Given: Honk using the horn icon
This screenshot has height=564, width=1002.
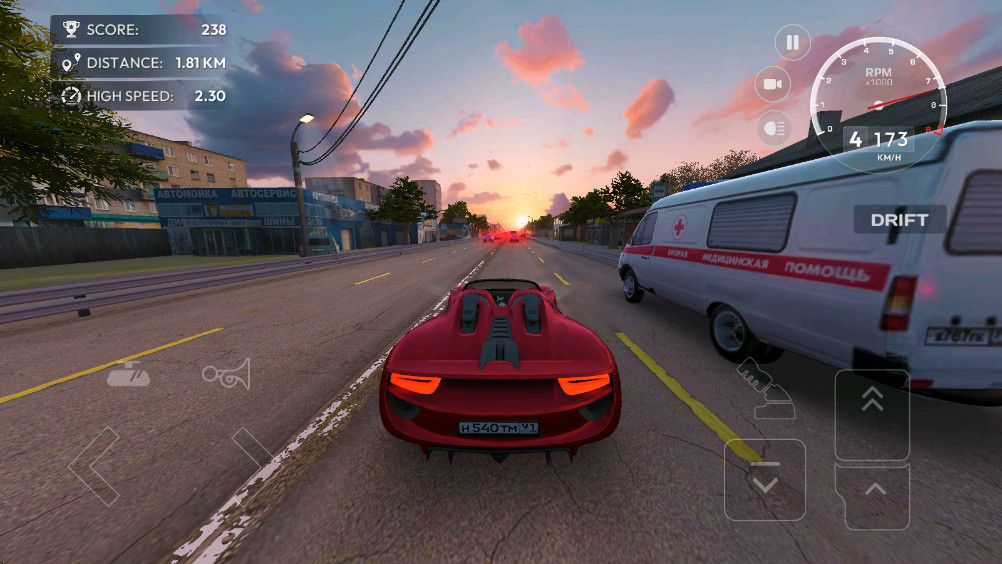Looking at the screenshot, I should [x=225, y=374].
